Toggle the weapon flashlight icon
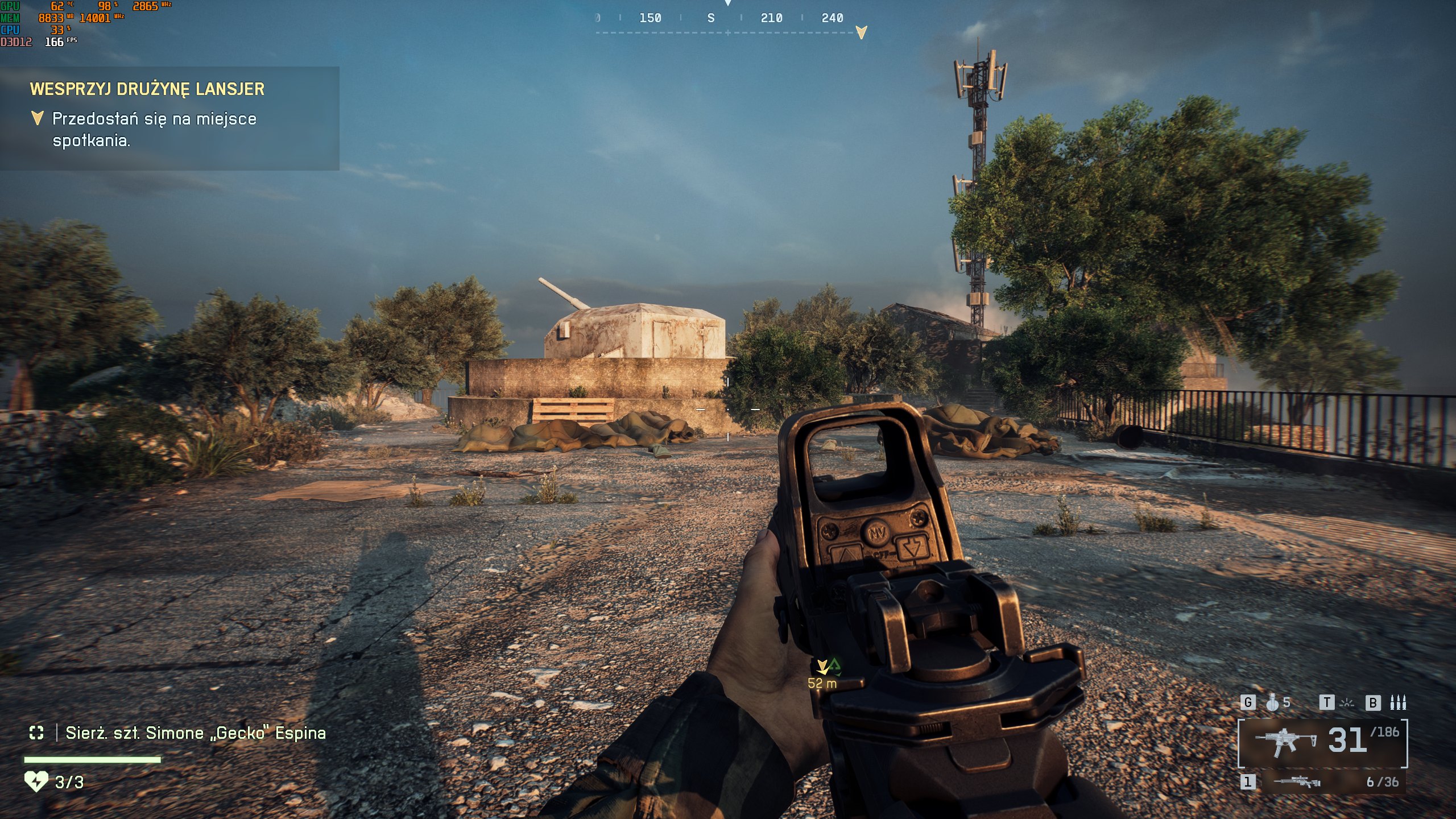1456x819 pixels. tap(1347, 703)
